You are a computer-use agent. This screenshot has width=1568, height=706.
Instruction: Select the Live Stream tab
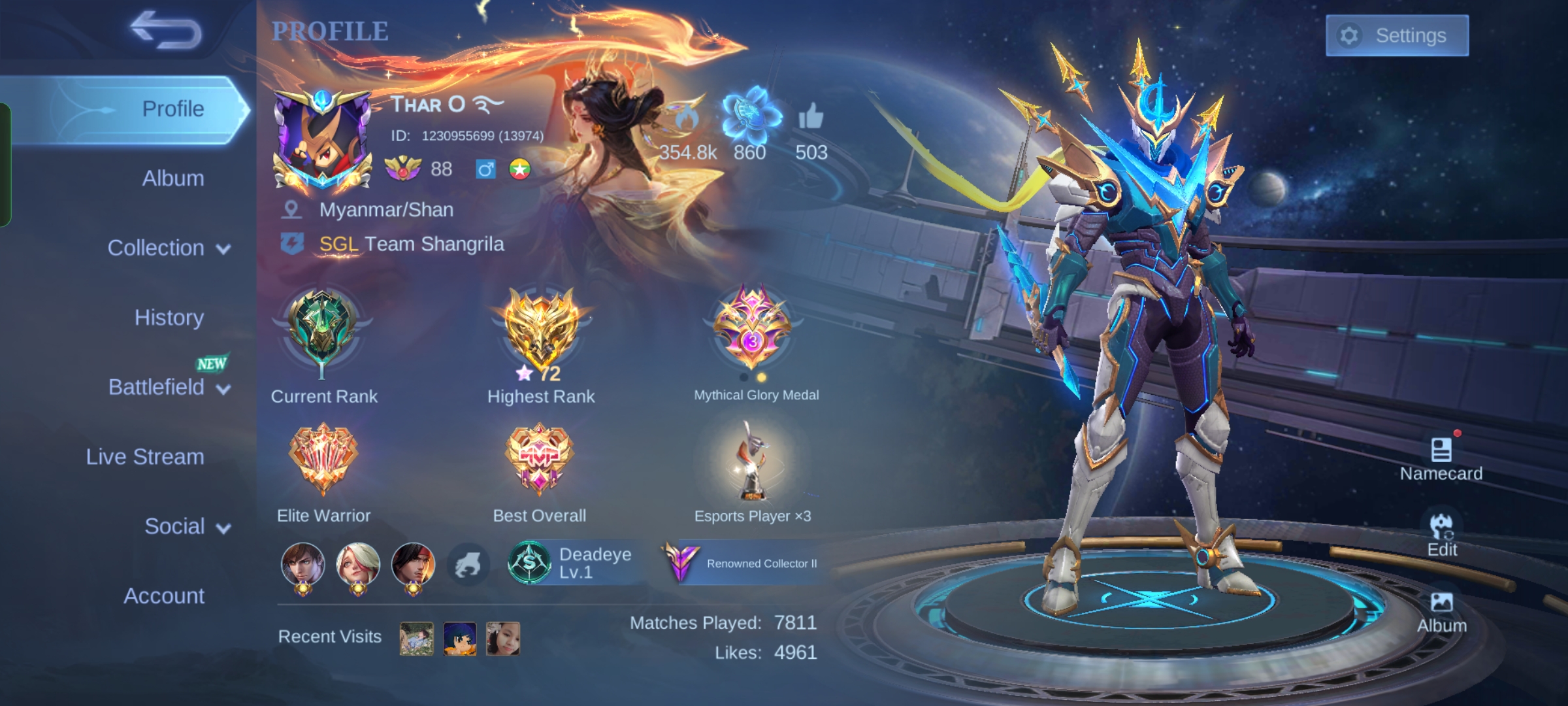tap(145, 457)
